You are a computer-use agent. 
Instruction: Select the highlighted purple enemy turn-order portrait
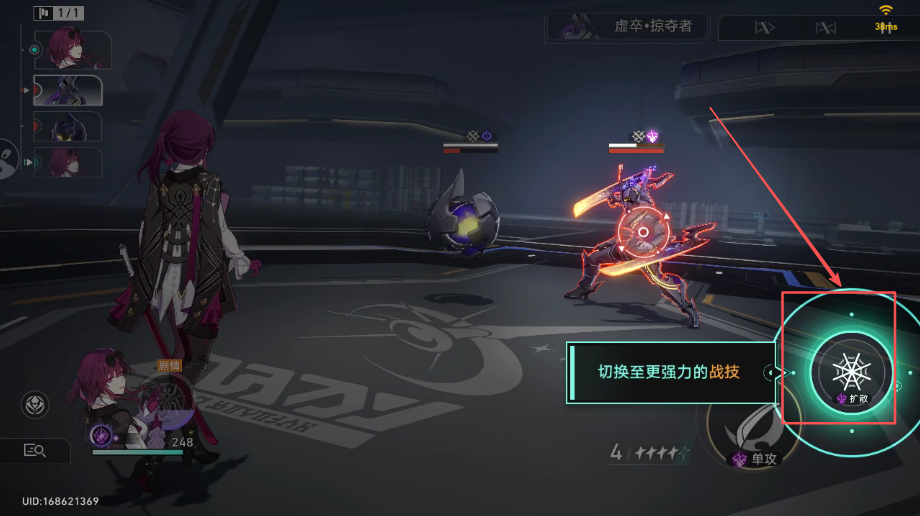[68, 90]
